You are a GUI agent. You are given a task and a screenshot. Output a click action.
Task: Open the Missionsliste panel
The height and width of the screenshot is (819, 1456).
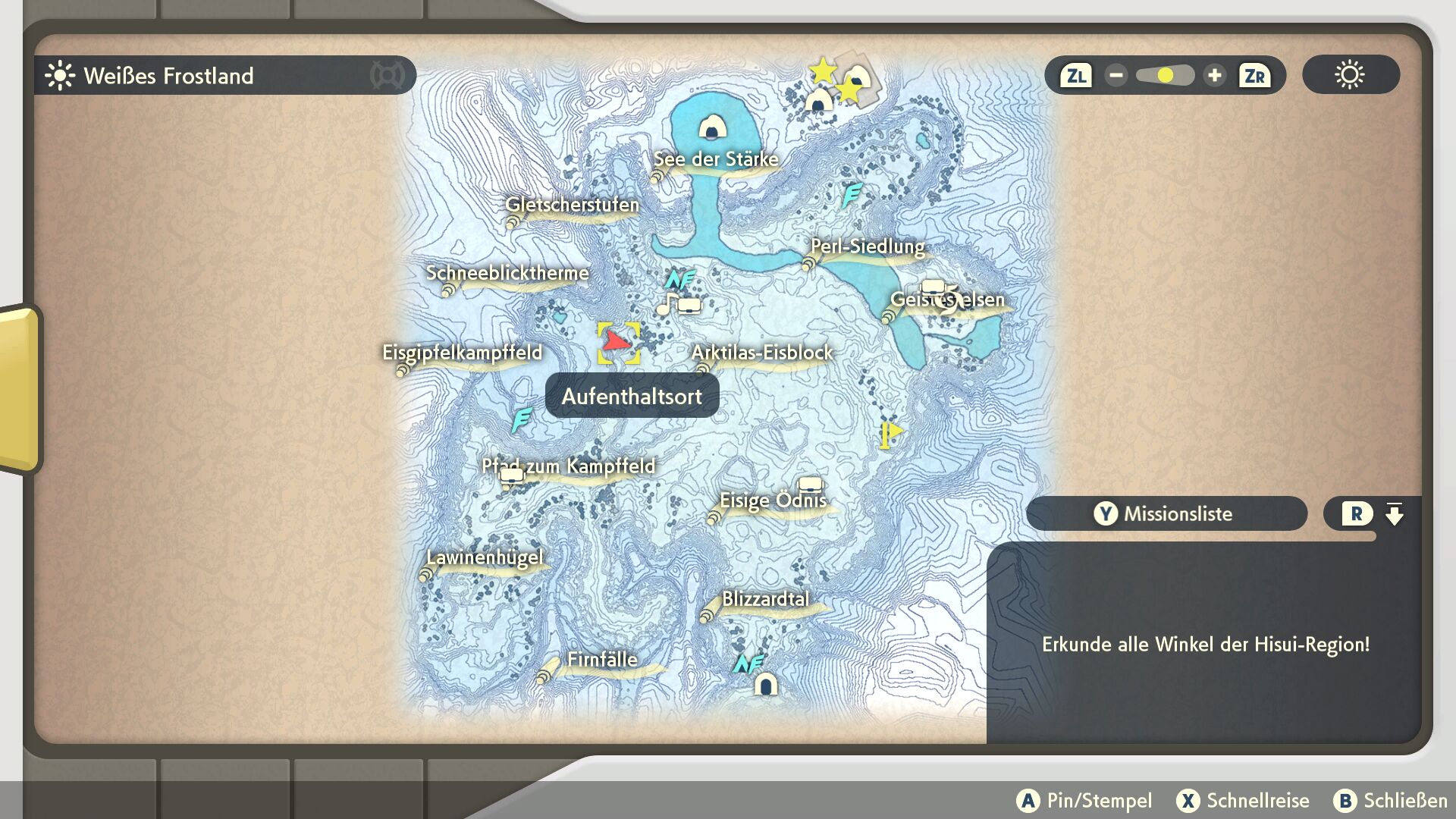(1166, 513)
